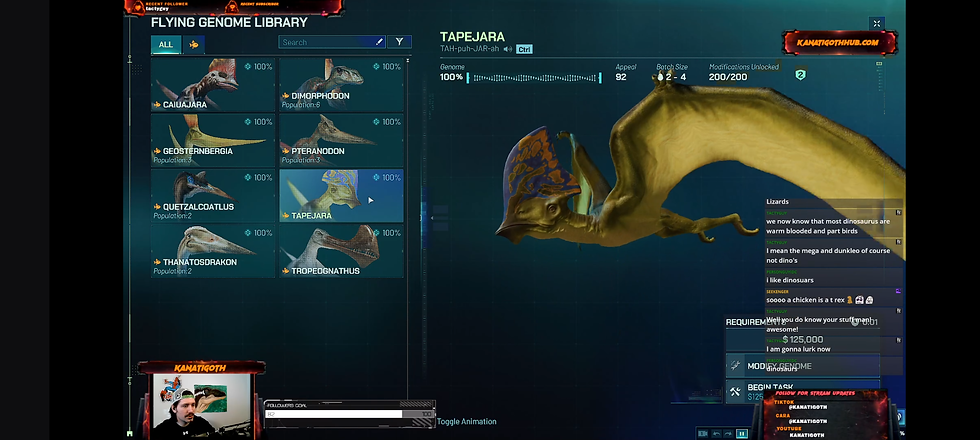Select the ALL species filter tab
Viewport: 980px width, 440px height.
(166, 44)
